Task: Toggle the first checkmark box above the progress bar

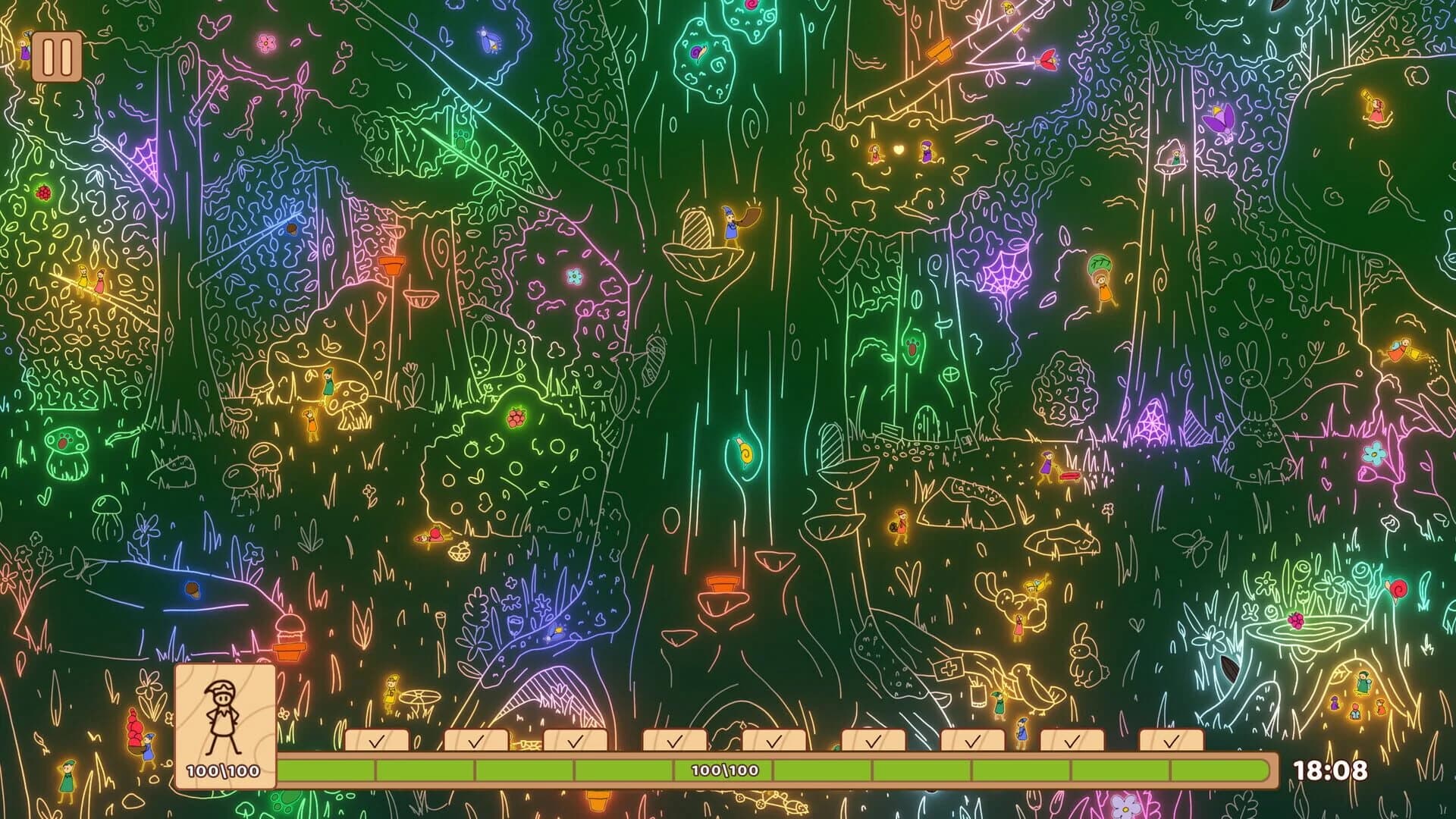Action: point(377,742)
